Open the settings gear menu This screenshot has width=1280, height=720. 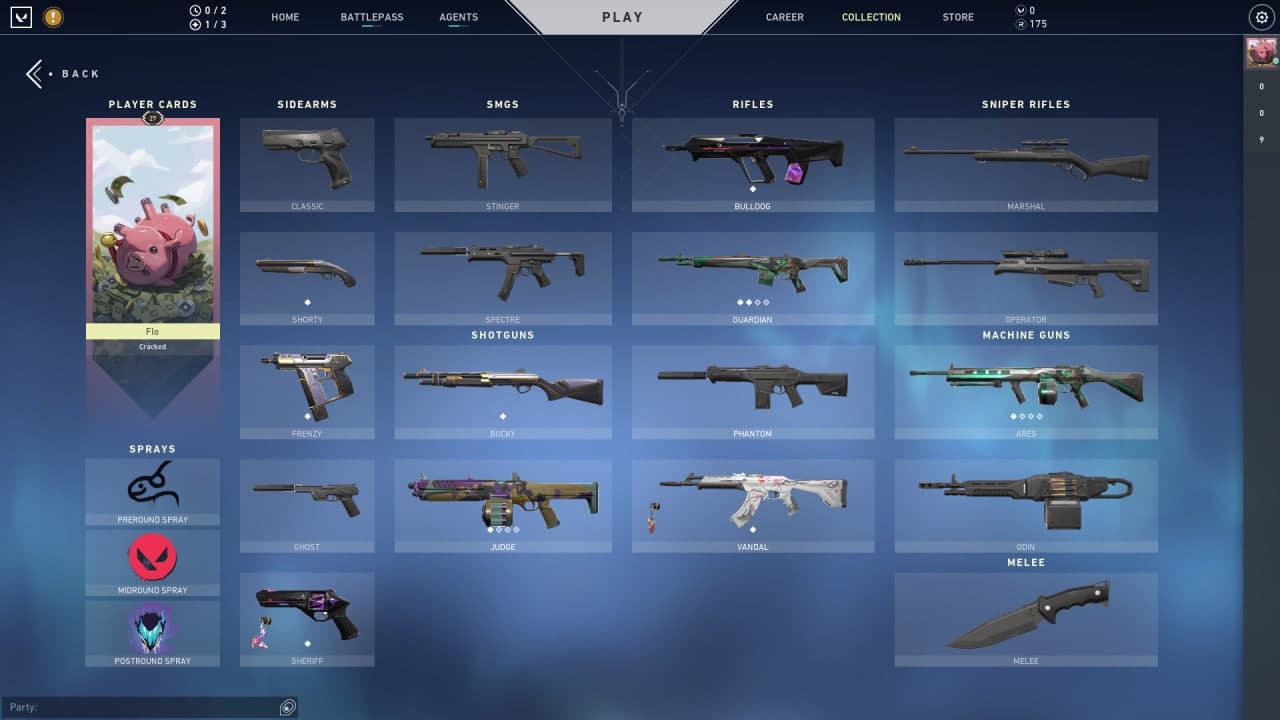click(x=1260, y=16)
